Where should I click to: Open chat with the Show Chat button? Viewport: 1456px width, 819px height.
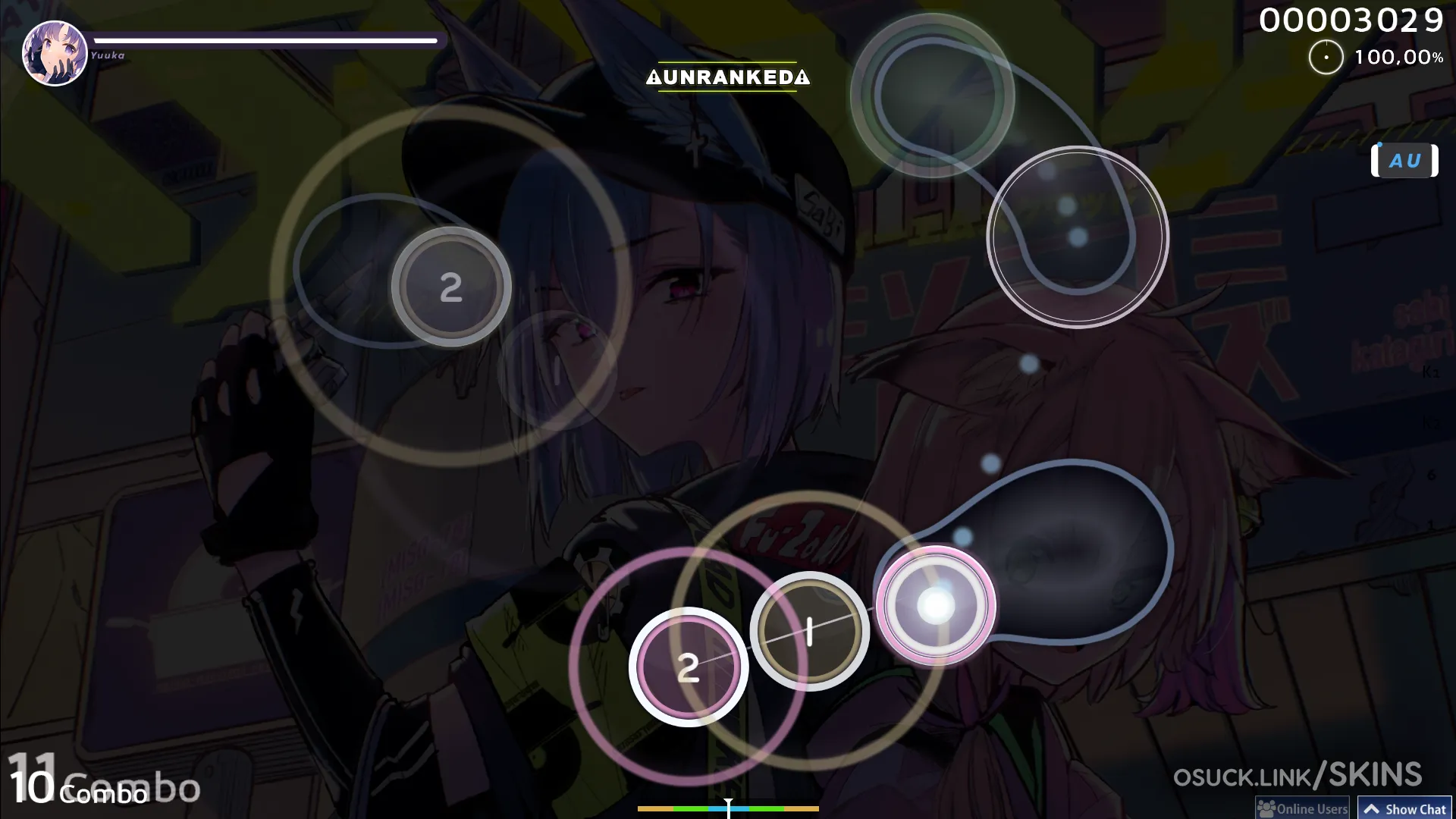point(1404,808)
